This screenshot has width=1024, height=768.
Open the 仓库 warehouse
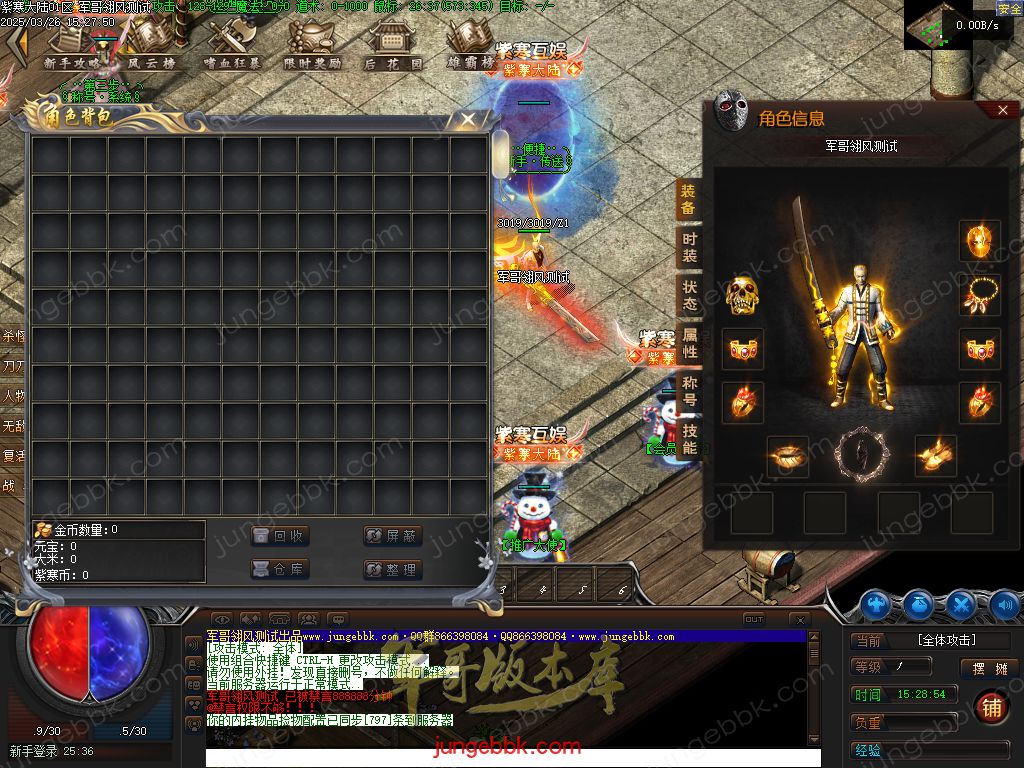pyautogui.click(x=279, y=569)
